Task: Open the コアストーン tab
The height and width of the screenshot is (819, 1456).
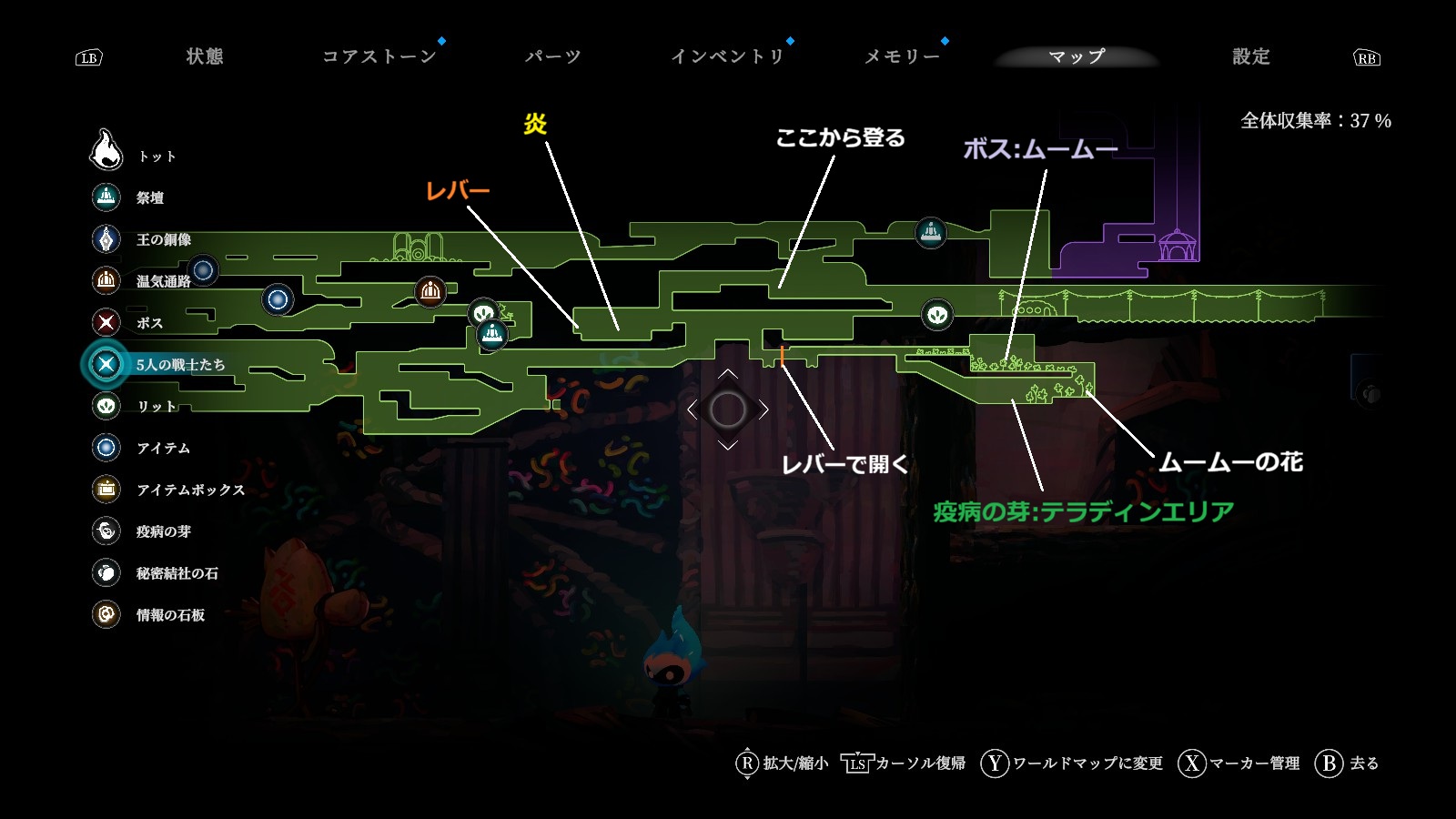Action: pyautogui.click(x=379, y=56)
